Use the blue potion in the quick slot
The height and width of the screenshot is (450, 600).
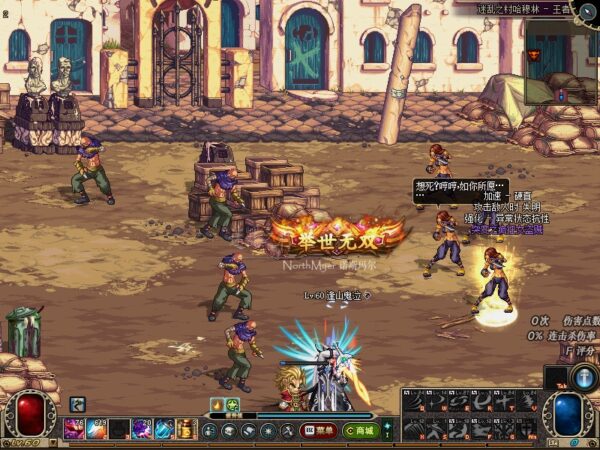(163, 430)
